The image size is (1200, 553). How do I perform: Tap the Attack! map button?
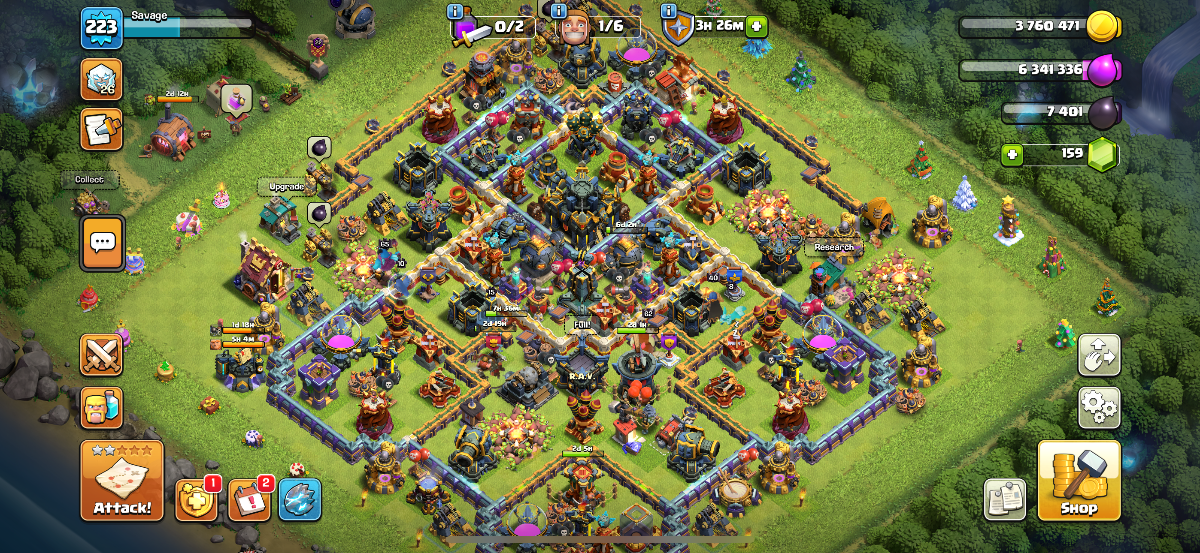[122, 480]
